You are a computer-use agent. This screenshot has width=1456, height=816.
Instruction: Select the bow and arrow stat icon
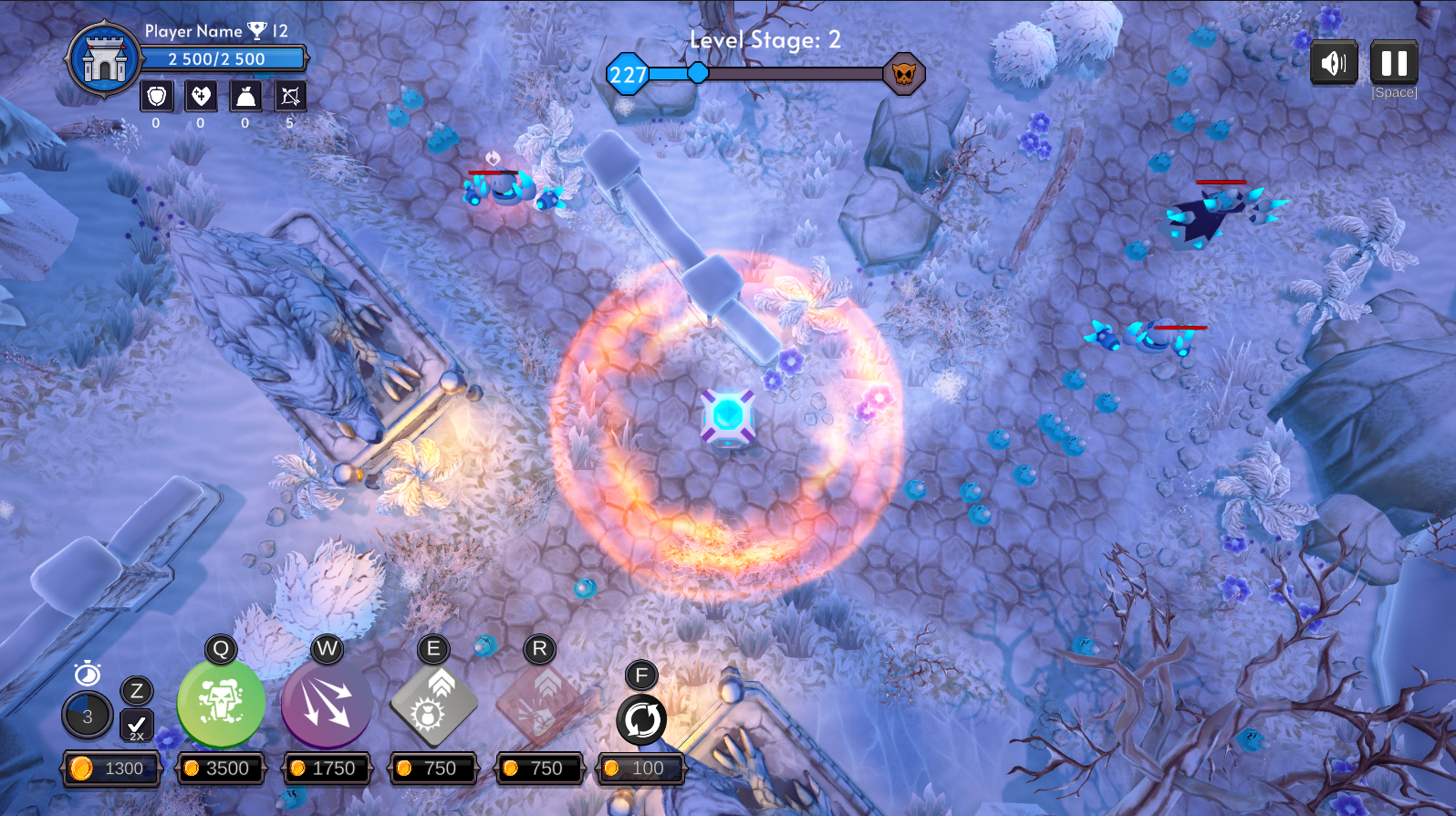click(x=290, y=96)
